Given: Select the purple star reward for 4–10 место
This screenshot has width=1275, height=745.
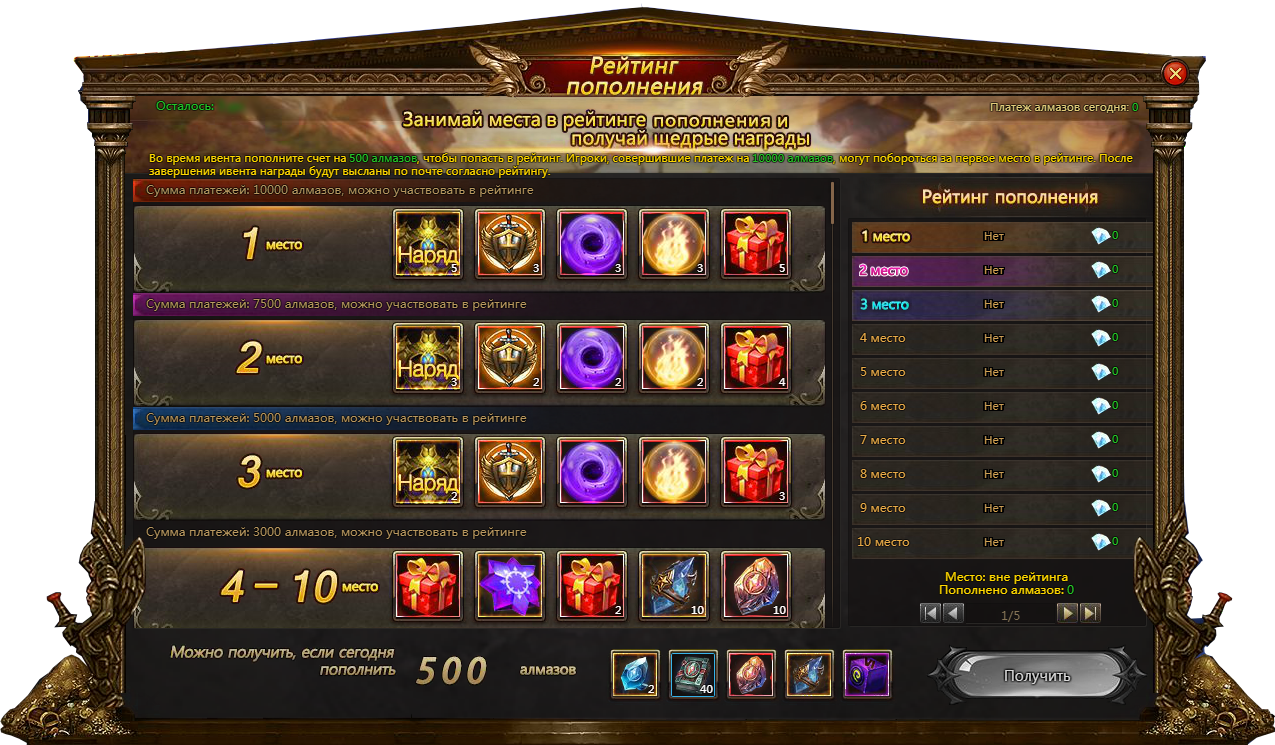Looking at the screenshot, I should click(510, 585).
